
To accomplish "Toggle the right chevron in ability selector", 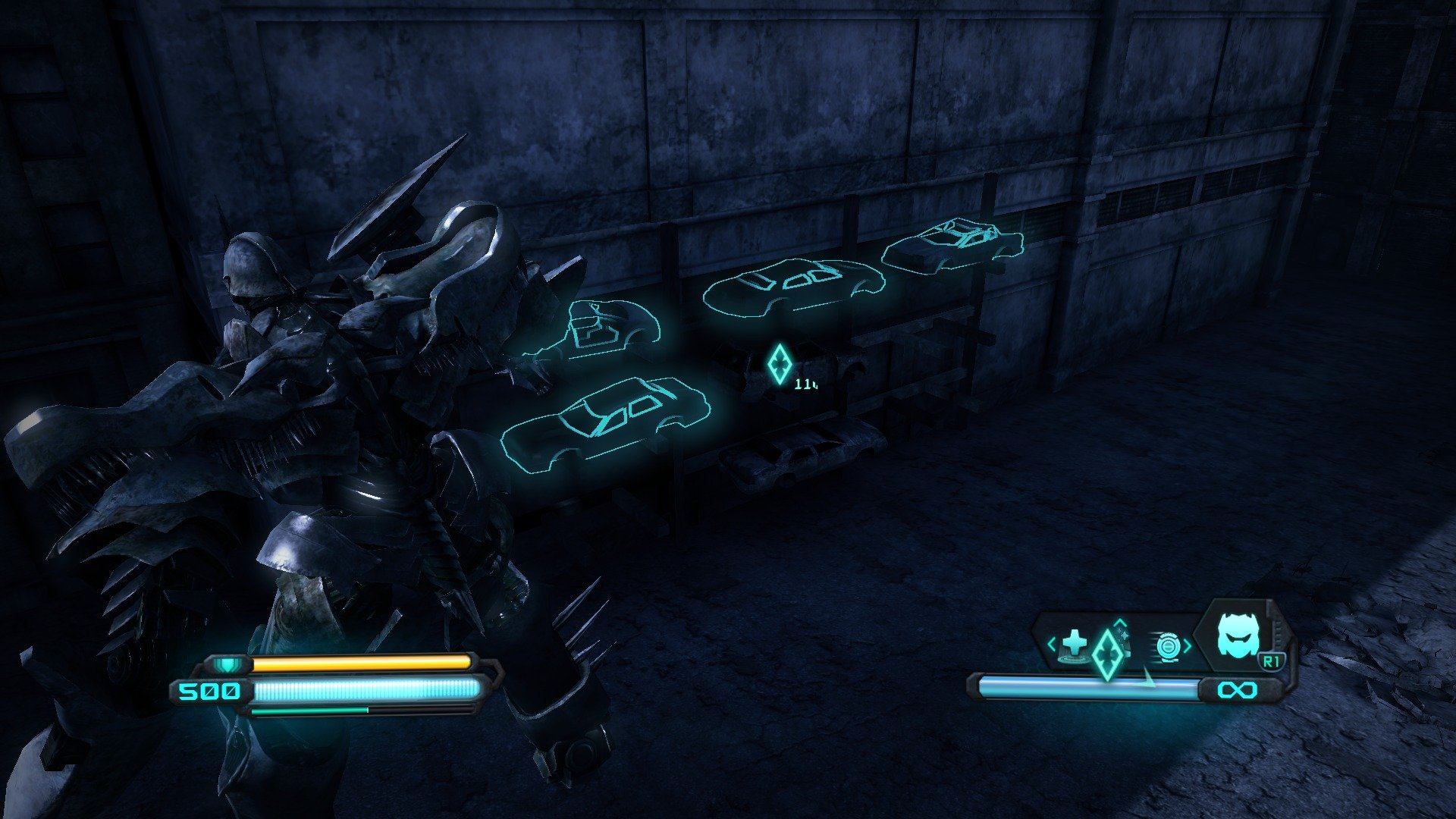I will click(x=1188, y=646).
